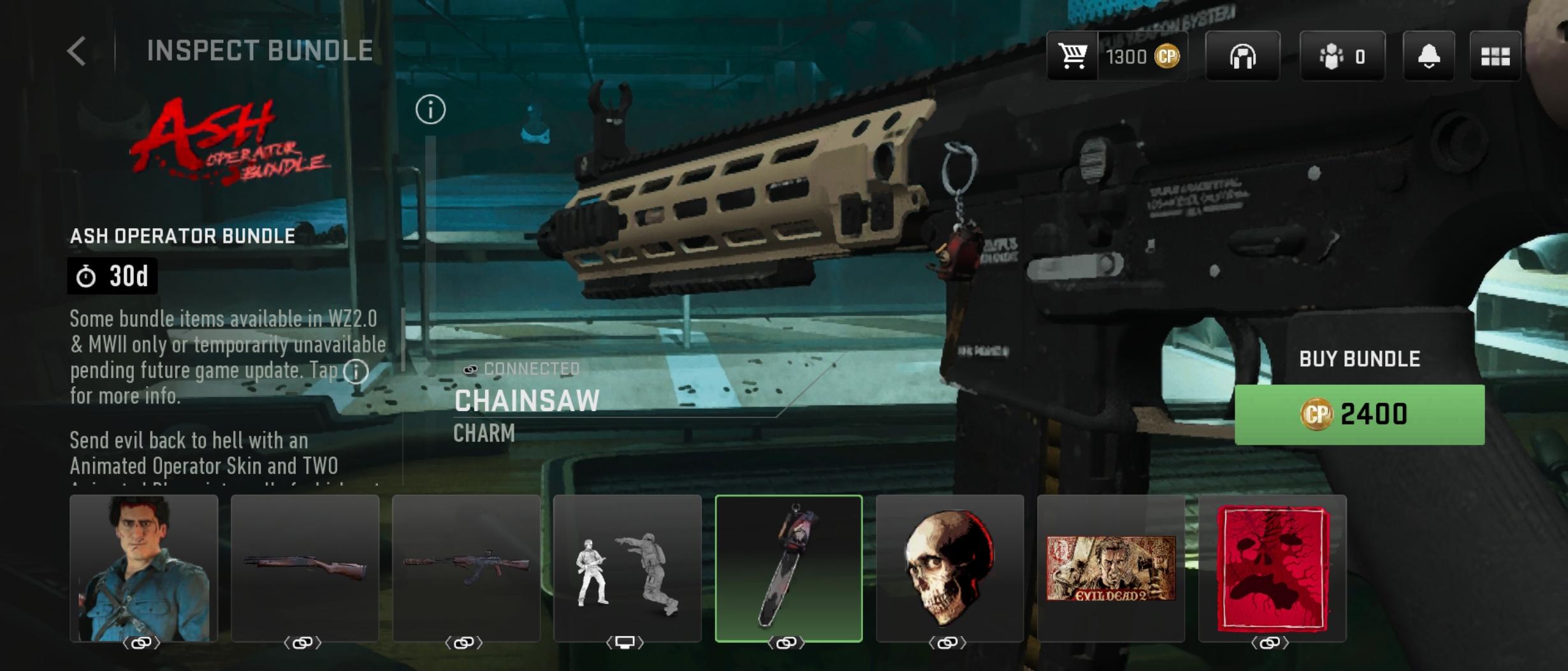Select the Evil Dead 2 calling card
This screenshot has height=671, width=1568.
point(1111,568)
